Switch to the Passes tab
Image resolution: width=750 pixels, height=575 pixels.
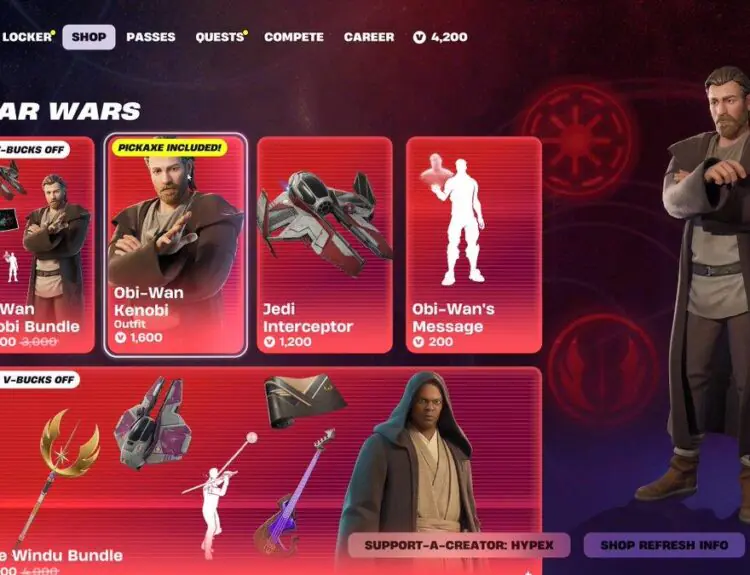[151, 37]
